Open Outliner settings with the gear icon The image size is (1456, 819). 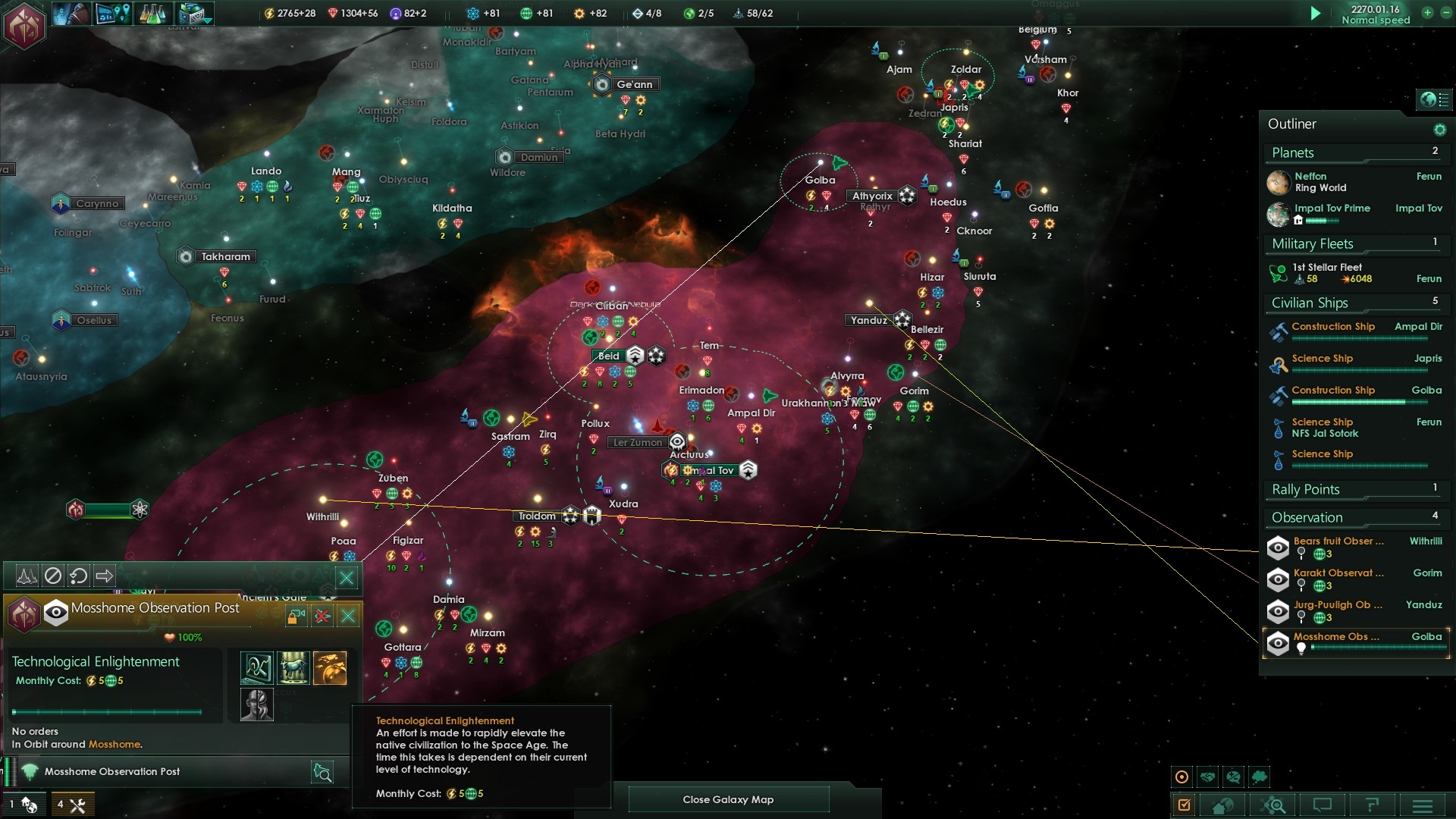[1439, 130]
